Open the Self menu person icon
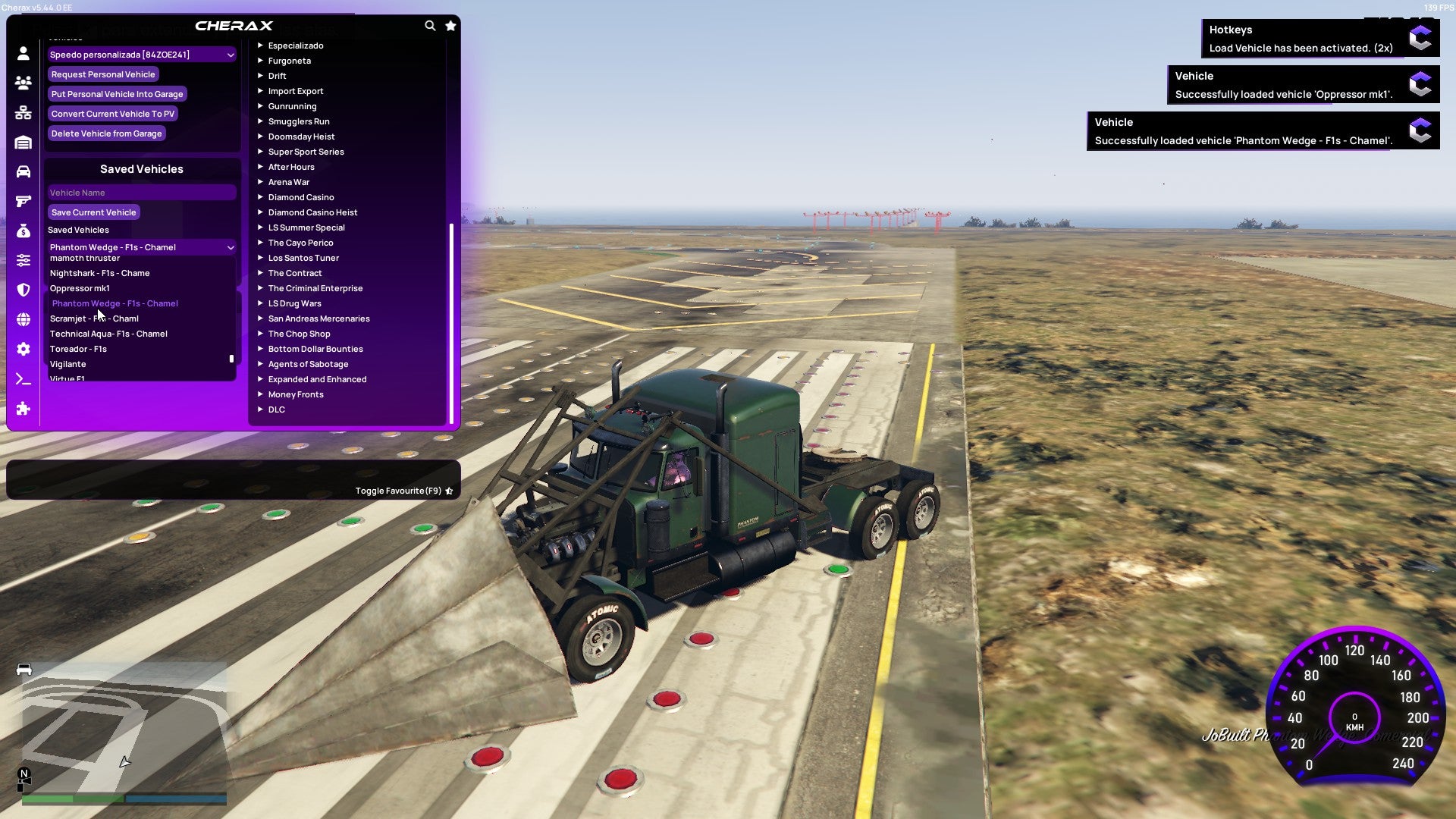 (x=24, y=54)
